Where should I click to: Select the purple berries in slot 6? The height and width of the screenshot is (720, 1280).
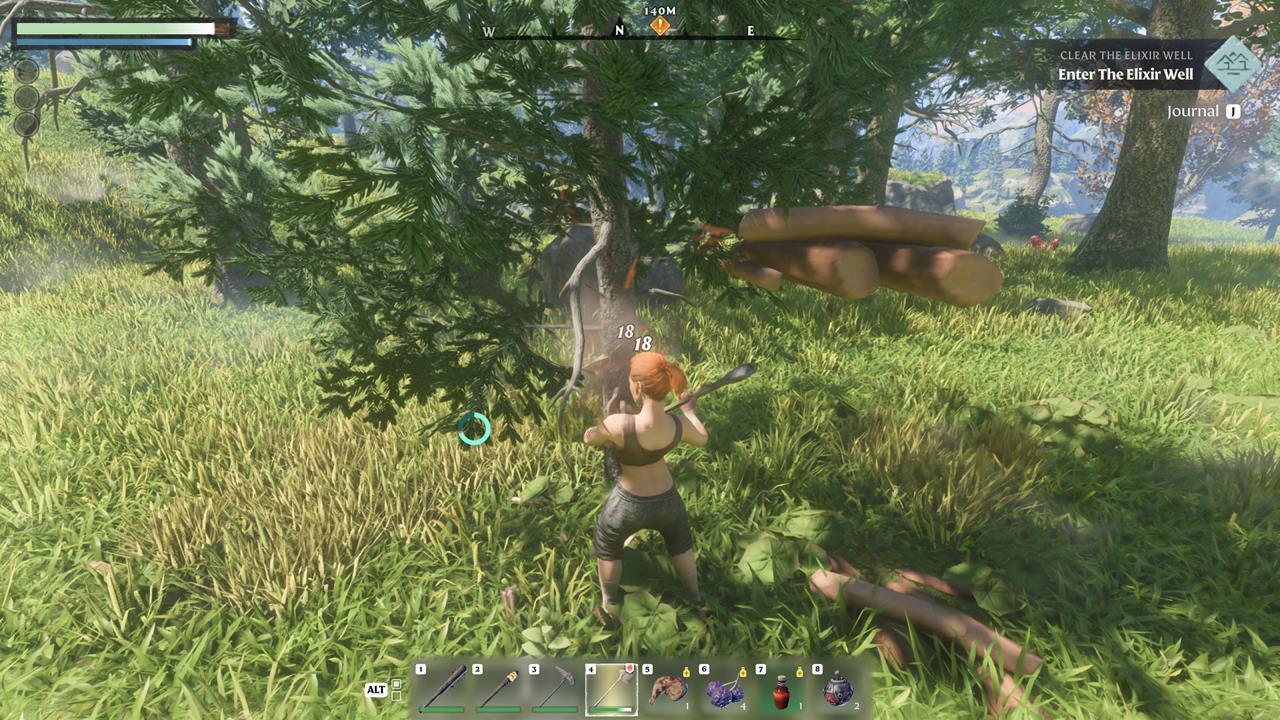(x=725, y=692)
